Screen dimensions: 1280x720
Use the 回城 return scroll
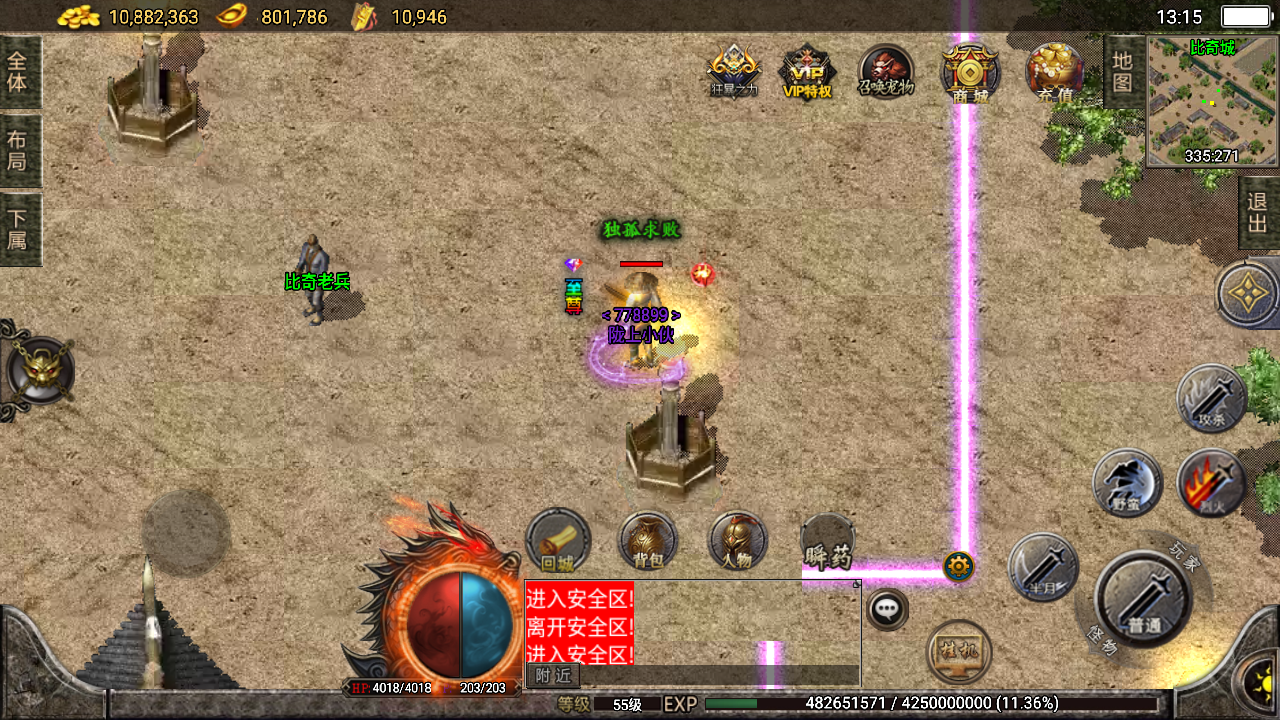(558, 542)
